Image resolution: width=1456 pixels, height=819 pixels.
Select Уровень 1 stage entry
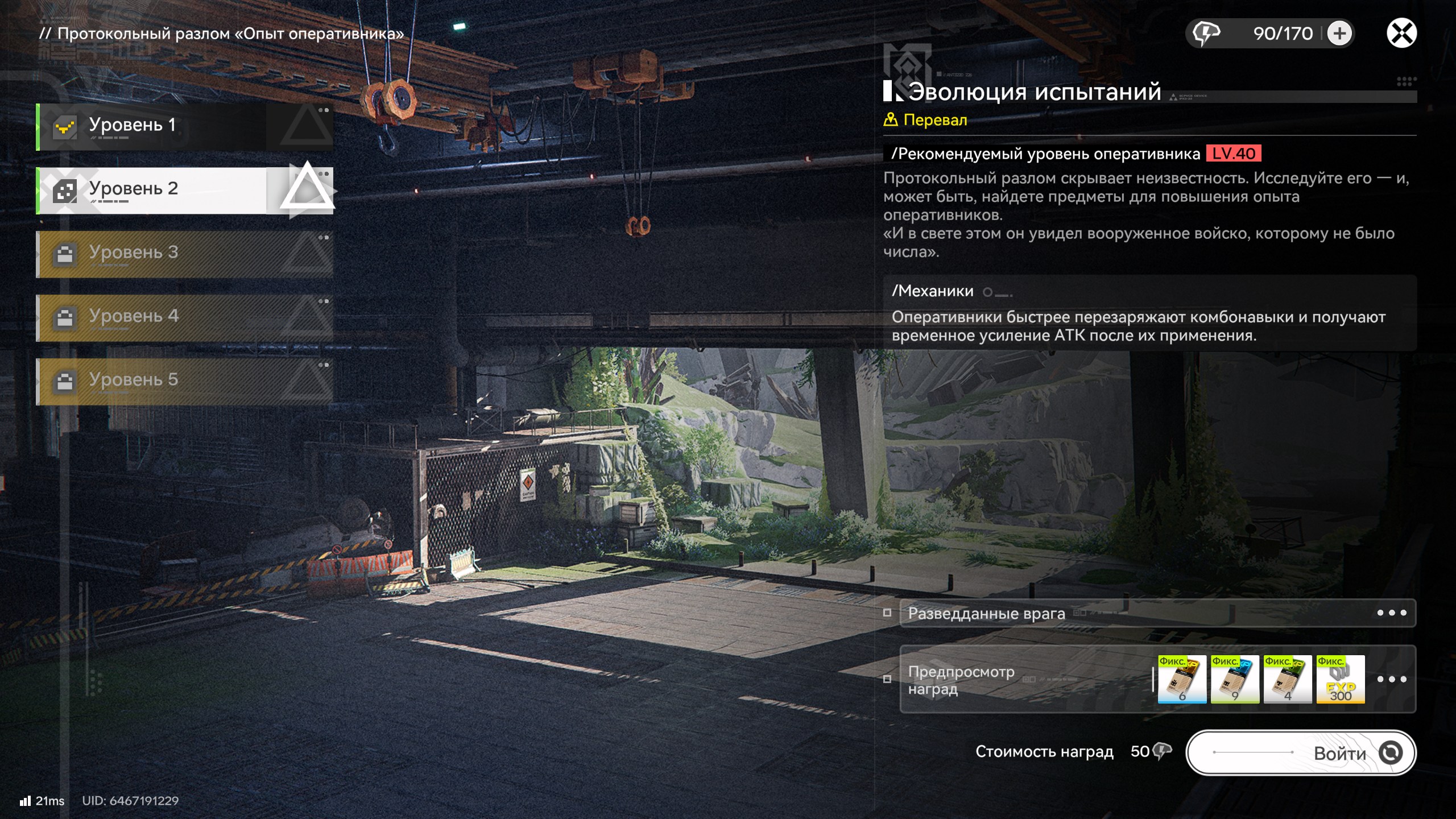pyautogui.click(x=184, y=126)
